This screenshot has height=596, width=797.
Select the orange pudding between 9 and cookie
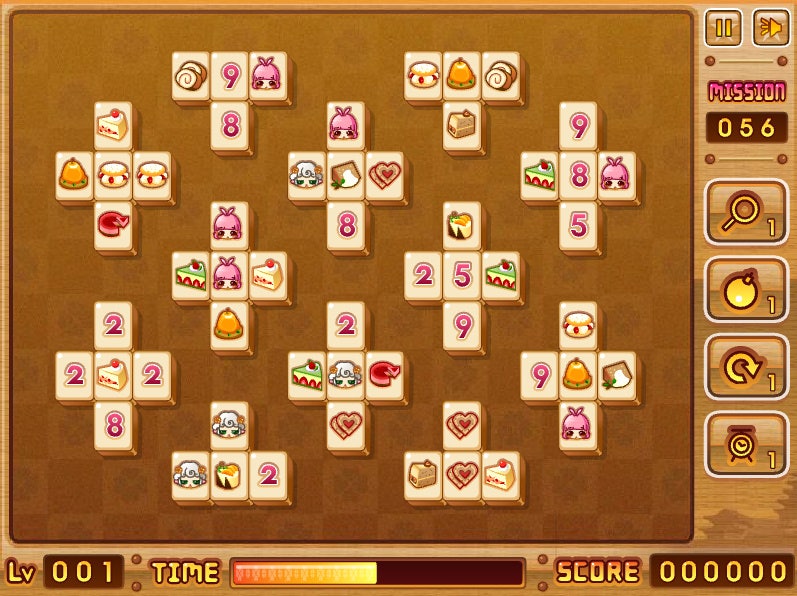click(577, 374)
